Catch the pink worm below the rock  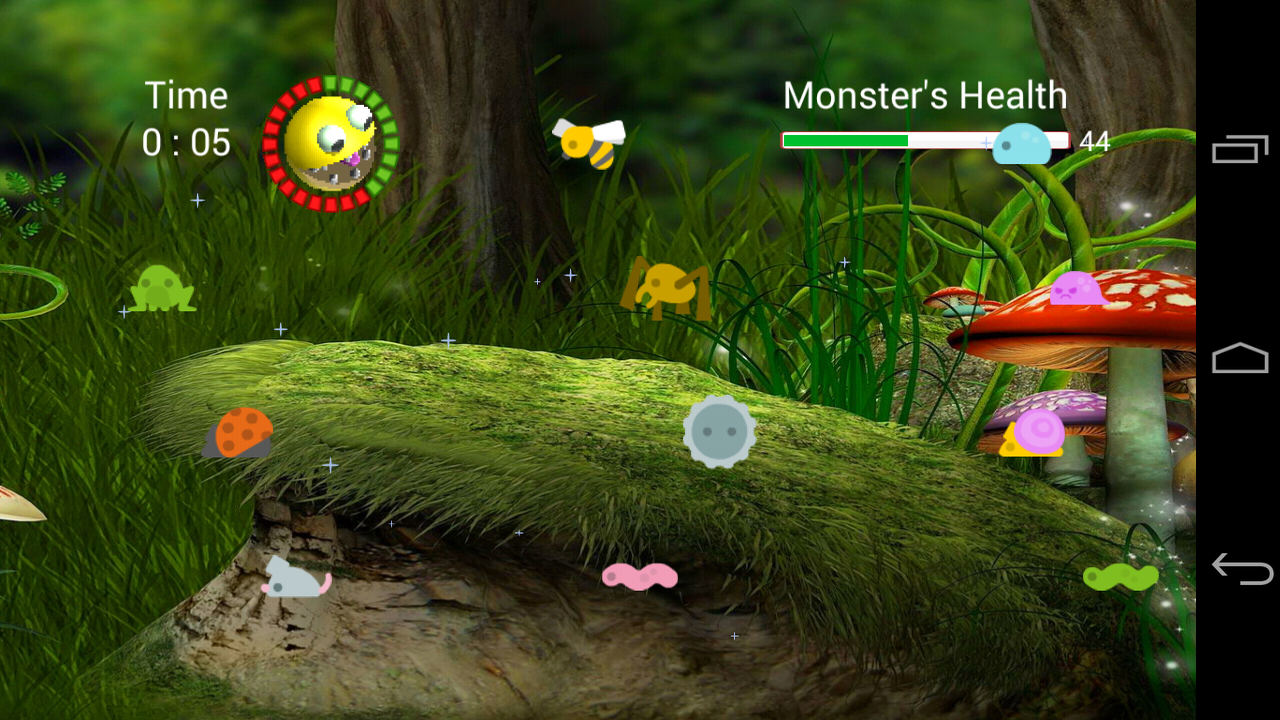640,577
